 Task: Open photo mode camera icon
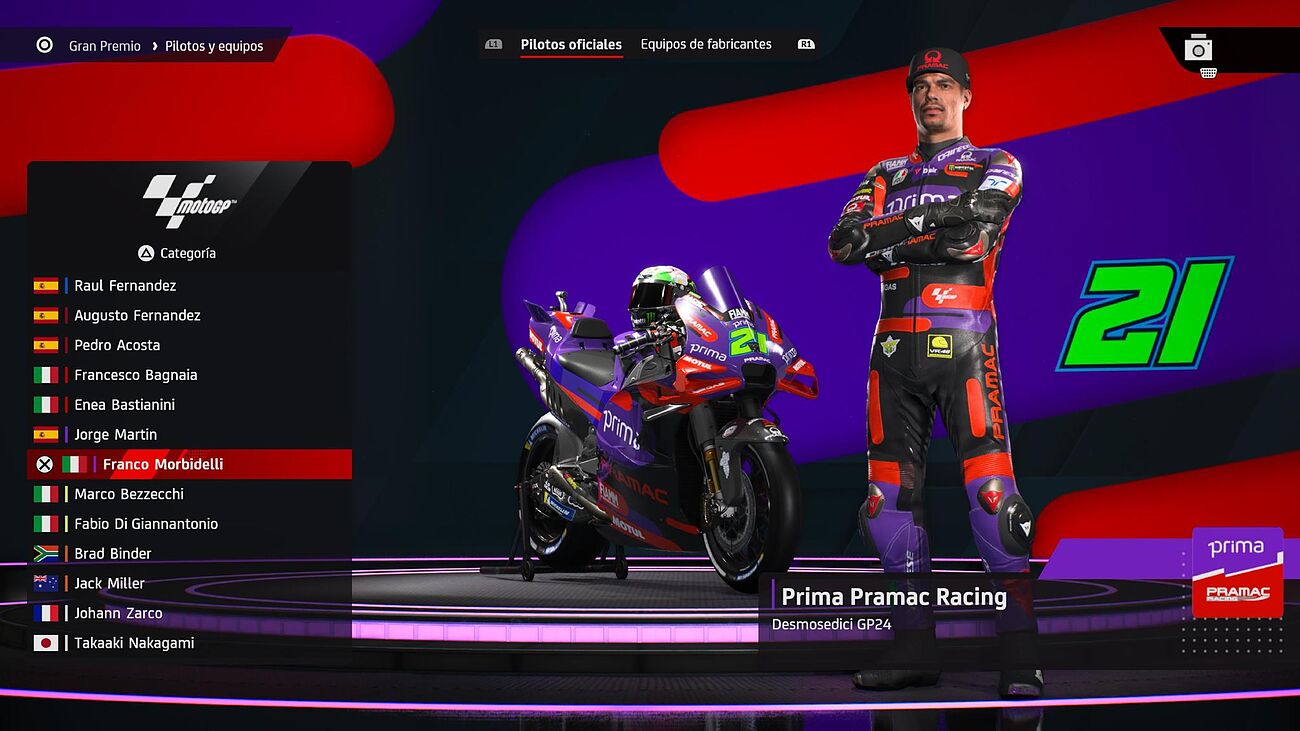pyautogui.click(x=1198, y=48)
